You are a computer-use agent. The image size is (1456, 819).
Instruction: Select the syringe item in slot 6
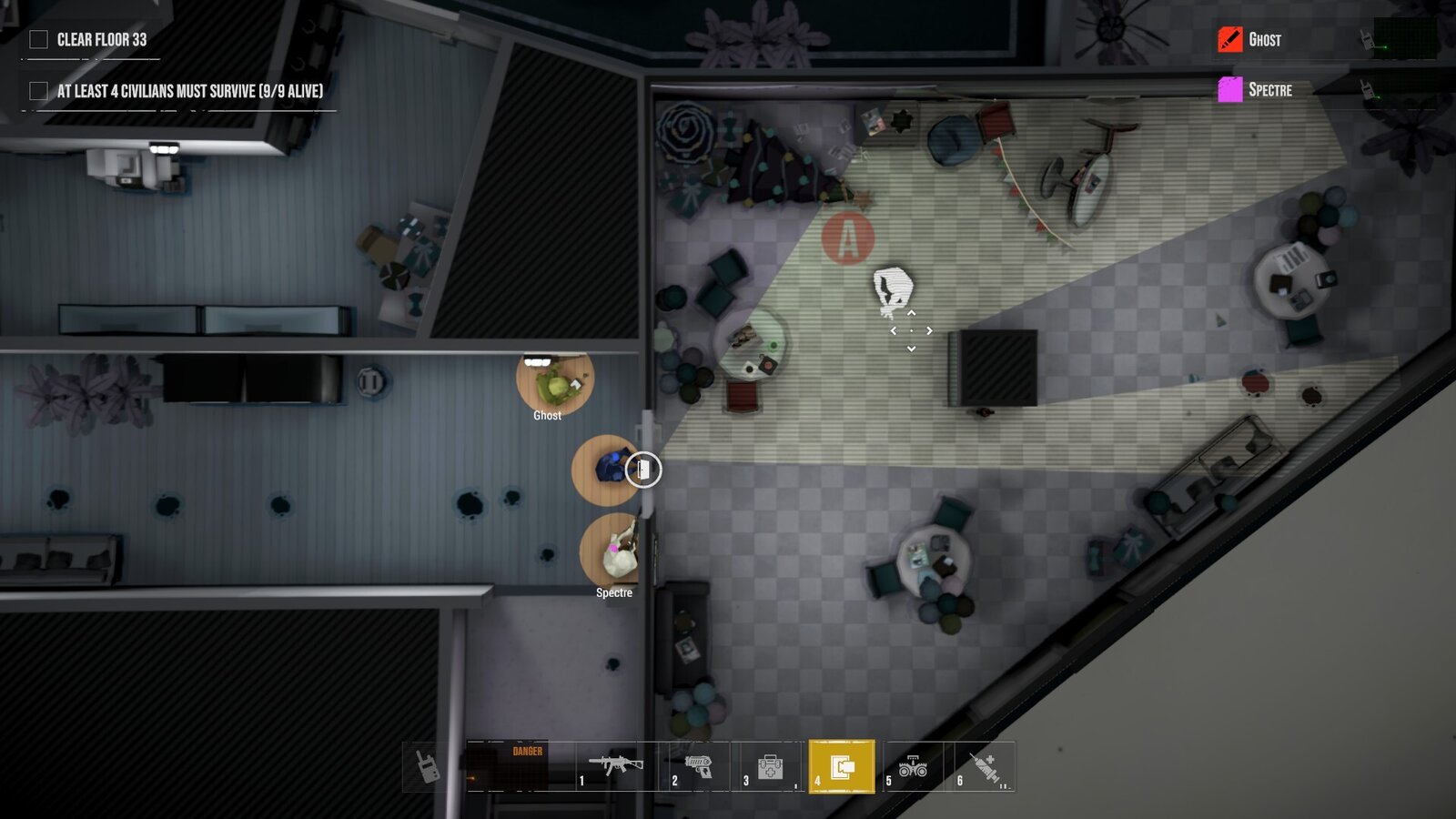tap(984, 766)
